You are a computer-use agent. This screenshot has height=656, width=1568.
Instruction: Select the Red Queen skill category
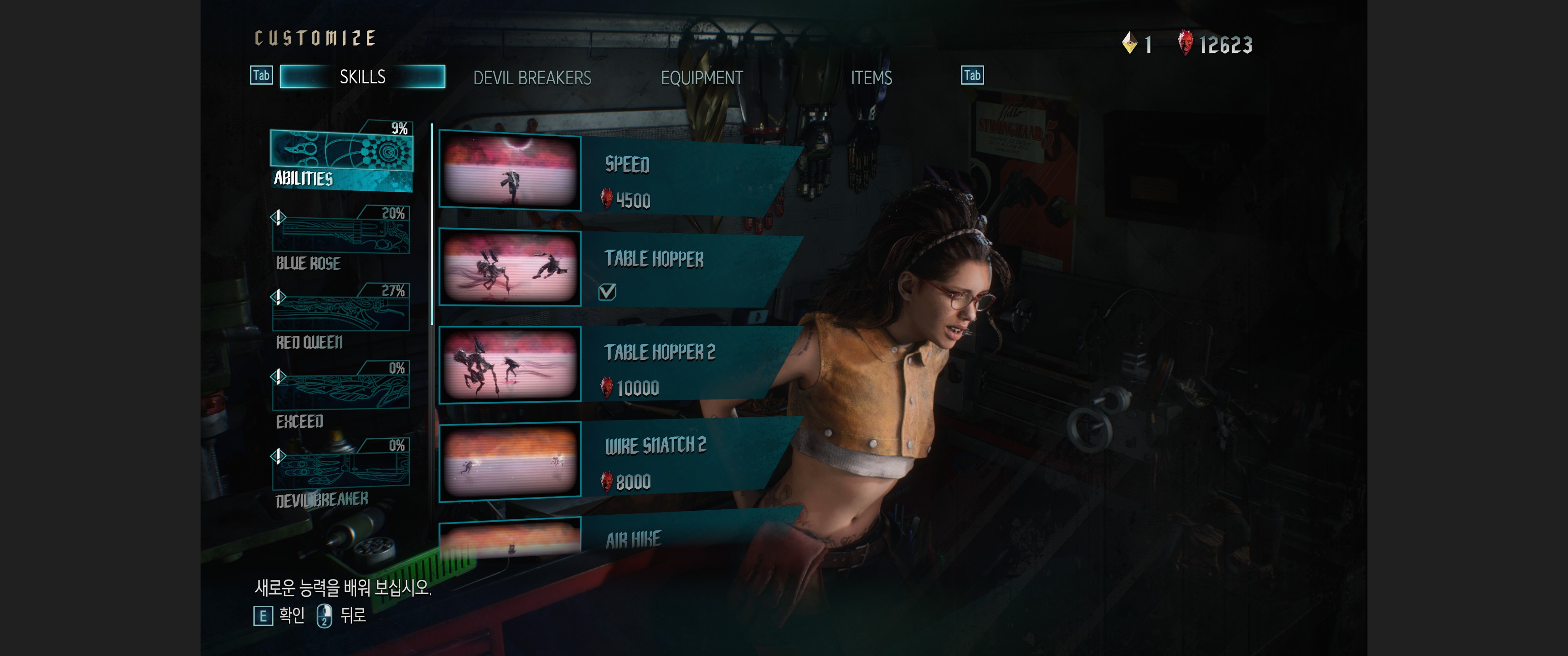(341, 318)
